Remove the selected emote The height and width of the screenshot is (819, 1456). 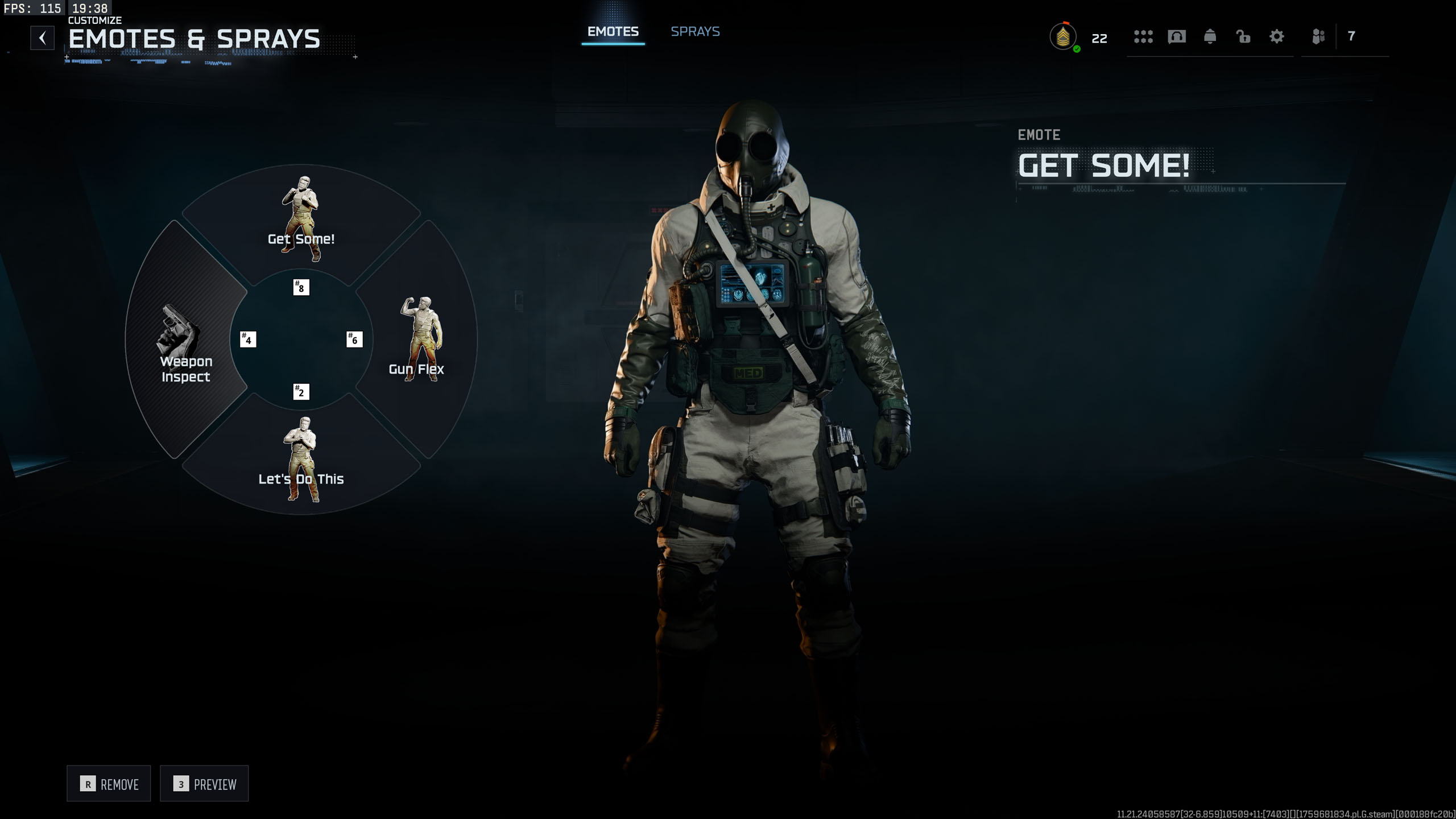[x=109, y=784]
